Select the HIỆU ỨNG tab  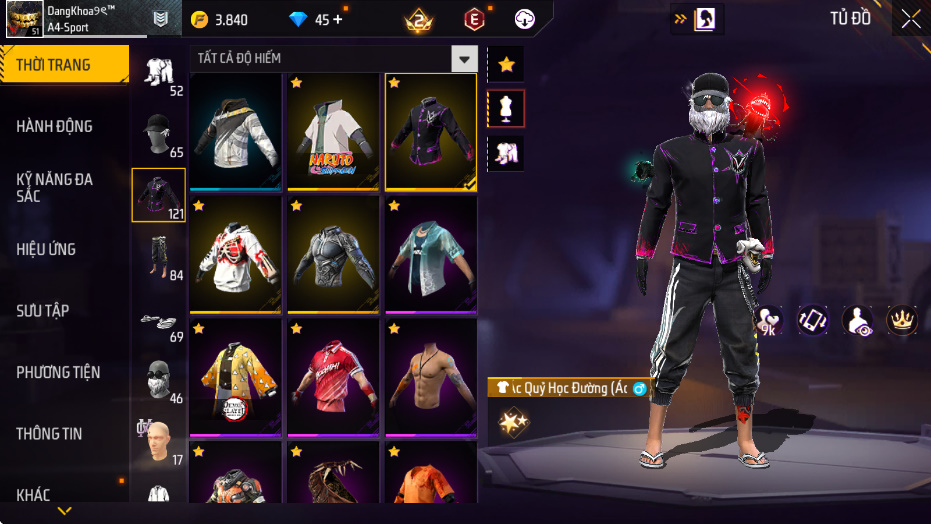click(46, 249)
